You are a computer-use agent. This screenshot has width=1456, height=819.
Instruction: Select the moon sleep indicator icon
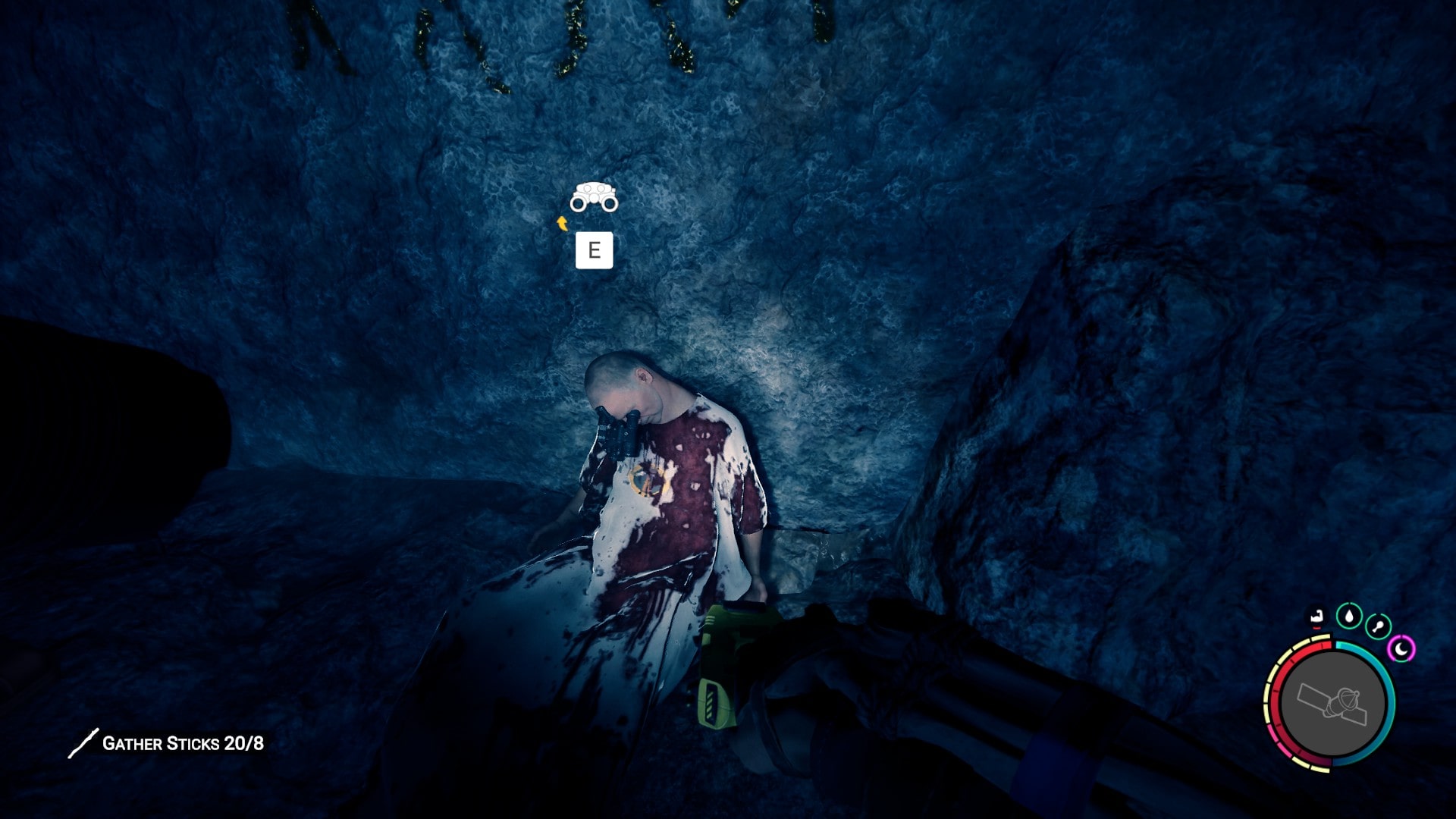pos(1402,648)
